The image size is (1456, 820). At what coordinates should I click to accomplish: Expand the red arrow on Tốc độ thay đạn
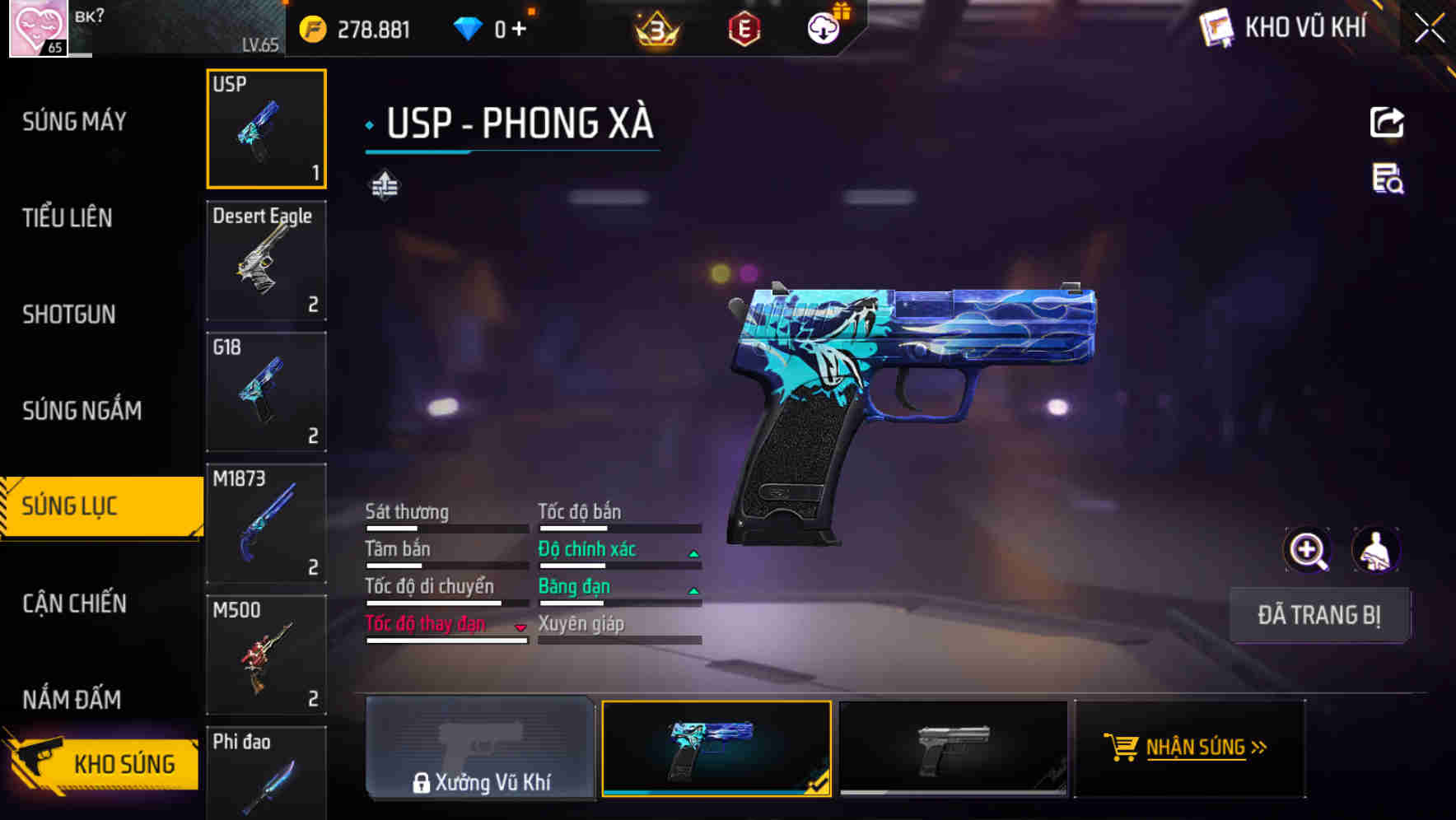coord(520,627)
